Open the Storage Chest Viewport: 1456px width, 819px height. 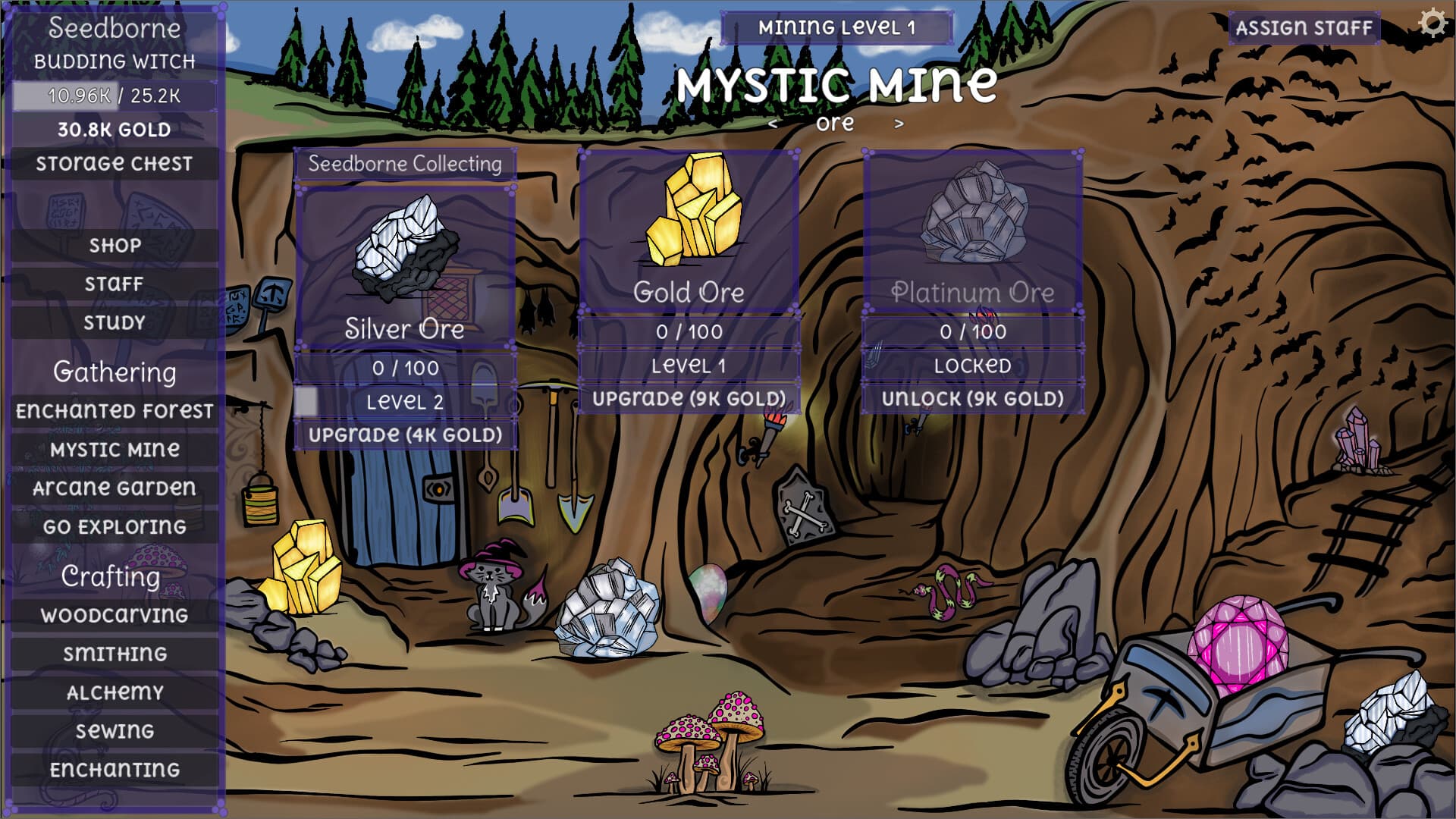(x=114, y=163)
